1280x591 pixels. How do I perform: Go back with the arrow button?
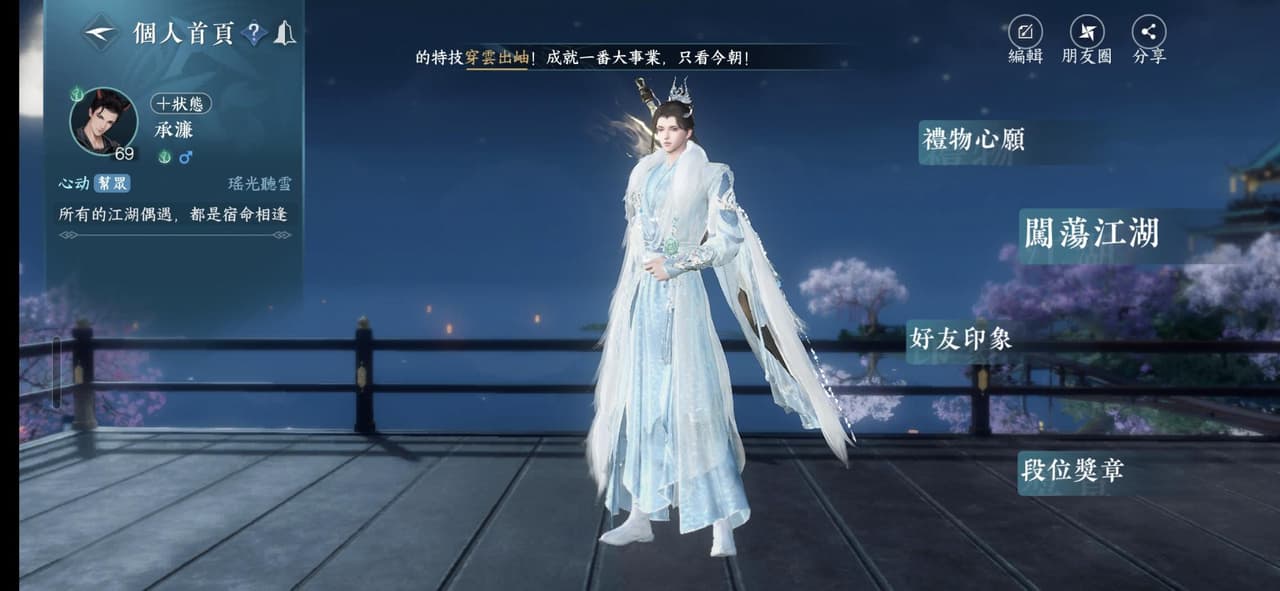100,33
